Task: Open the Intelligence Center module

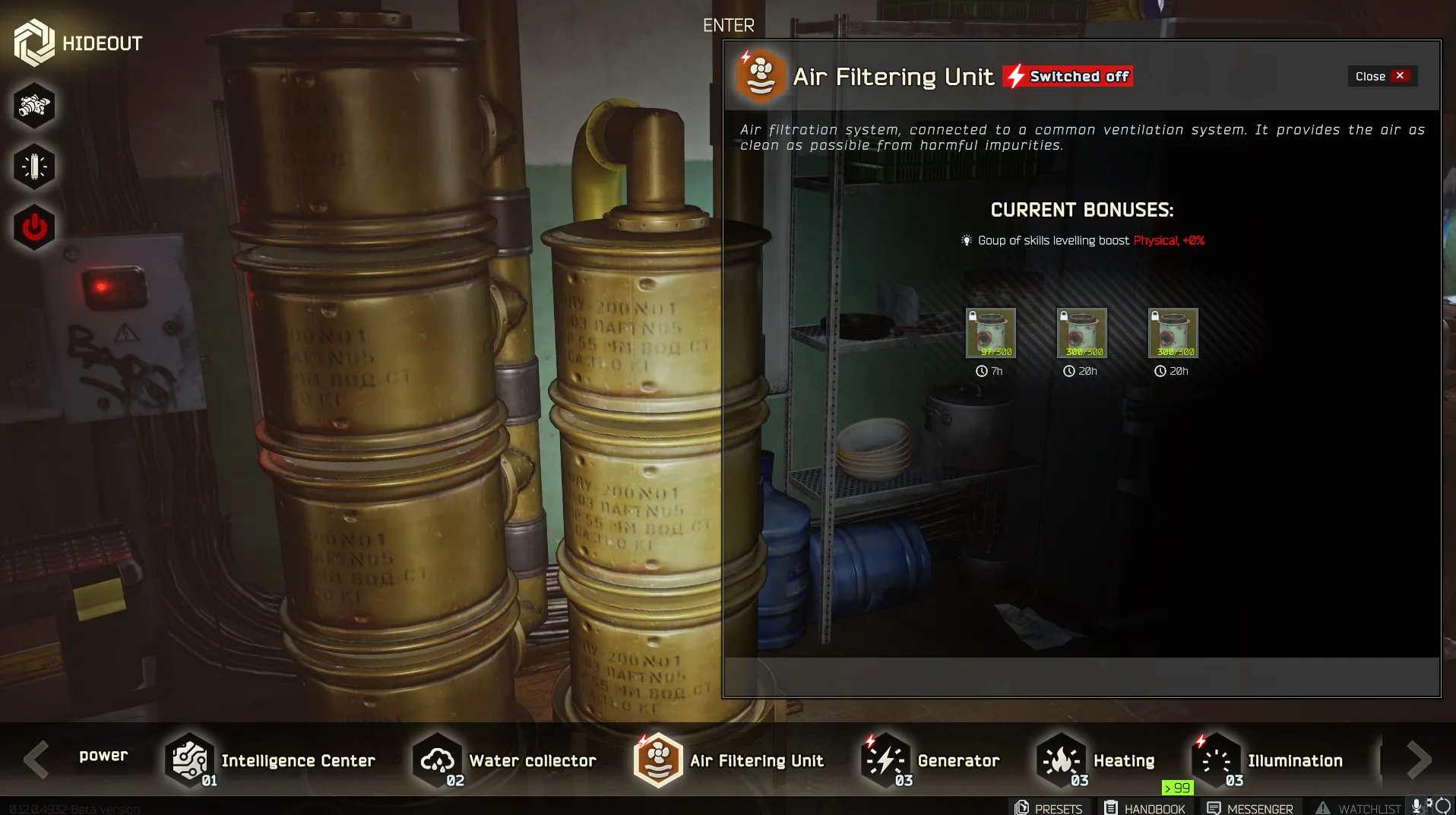Action: click(271, 760)
